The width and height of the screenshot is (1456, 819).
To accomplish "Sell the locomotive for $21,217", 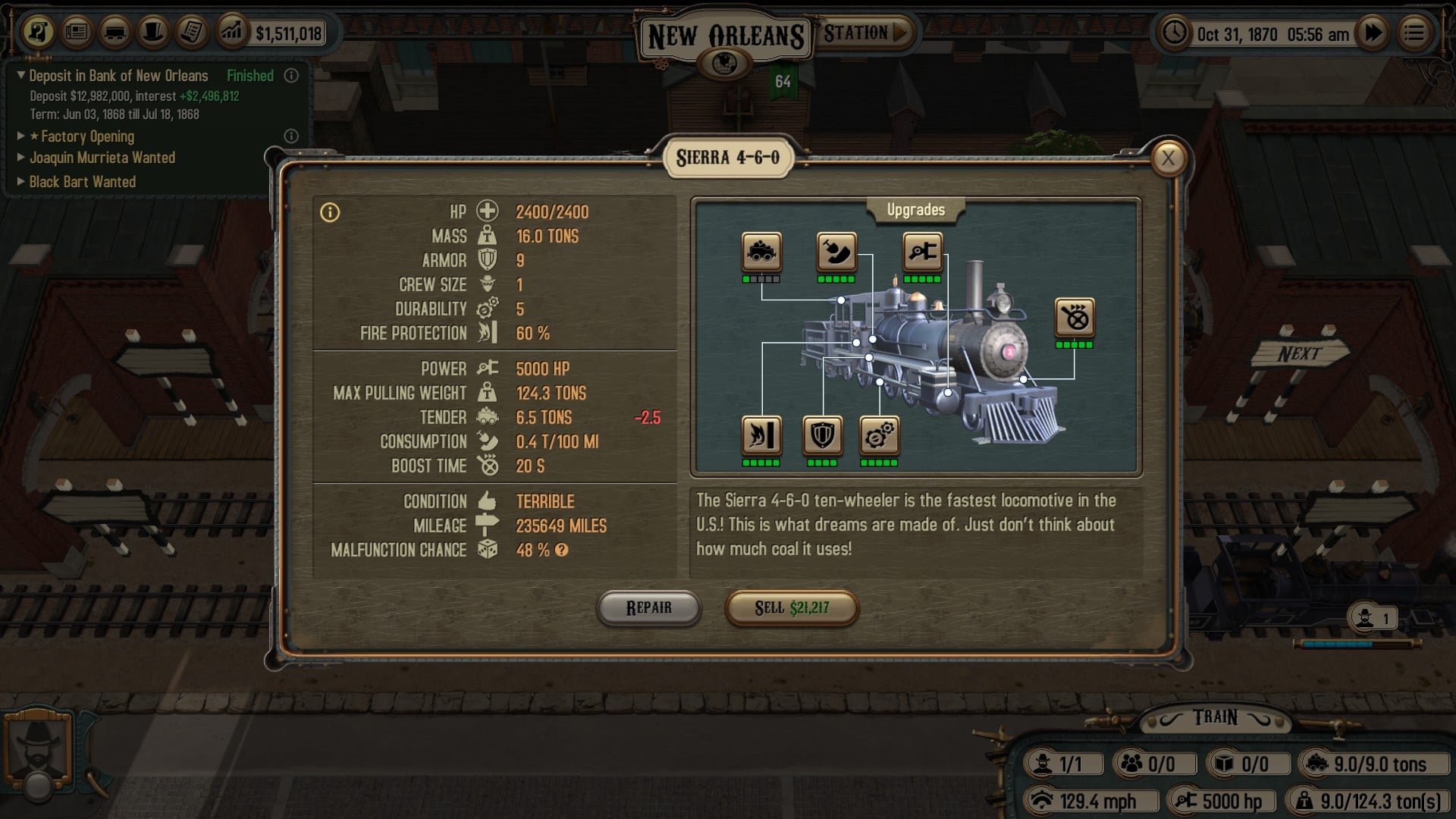I will pyautogui.click(x=791, y=608).
